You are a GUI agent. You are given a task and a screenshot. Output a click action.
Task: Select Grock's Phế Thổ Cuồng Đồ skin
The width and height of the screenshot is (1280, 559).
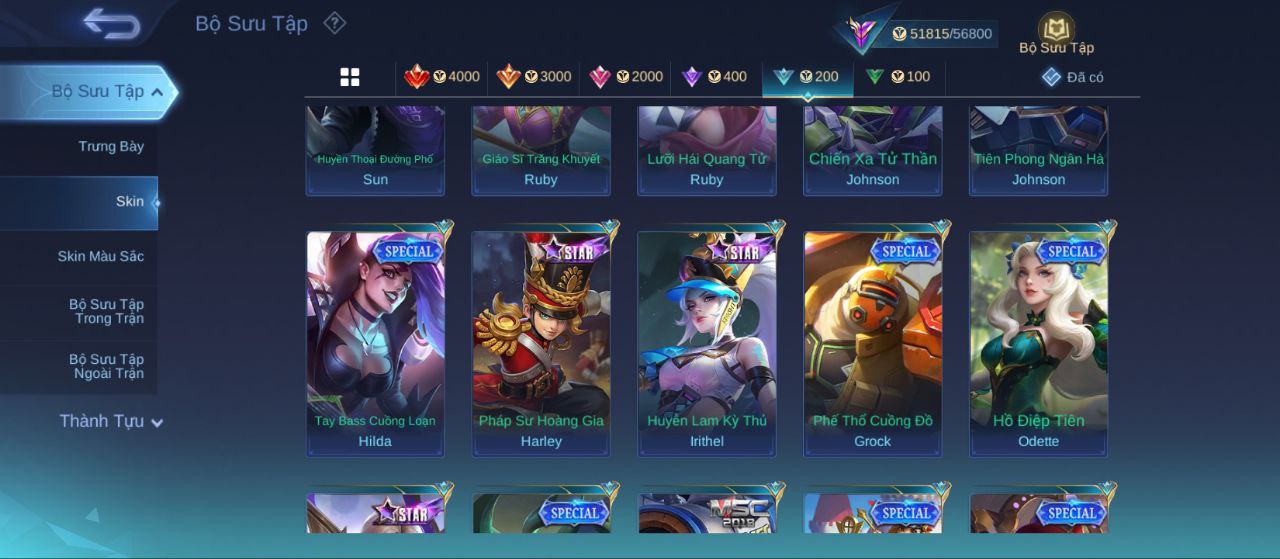(x=872, y=343)
